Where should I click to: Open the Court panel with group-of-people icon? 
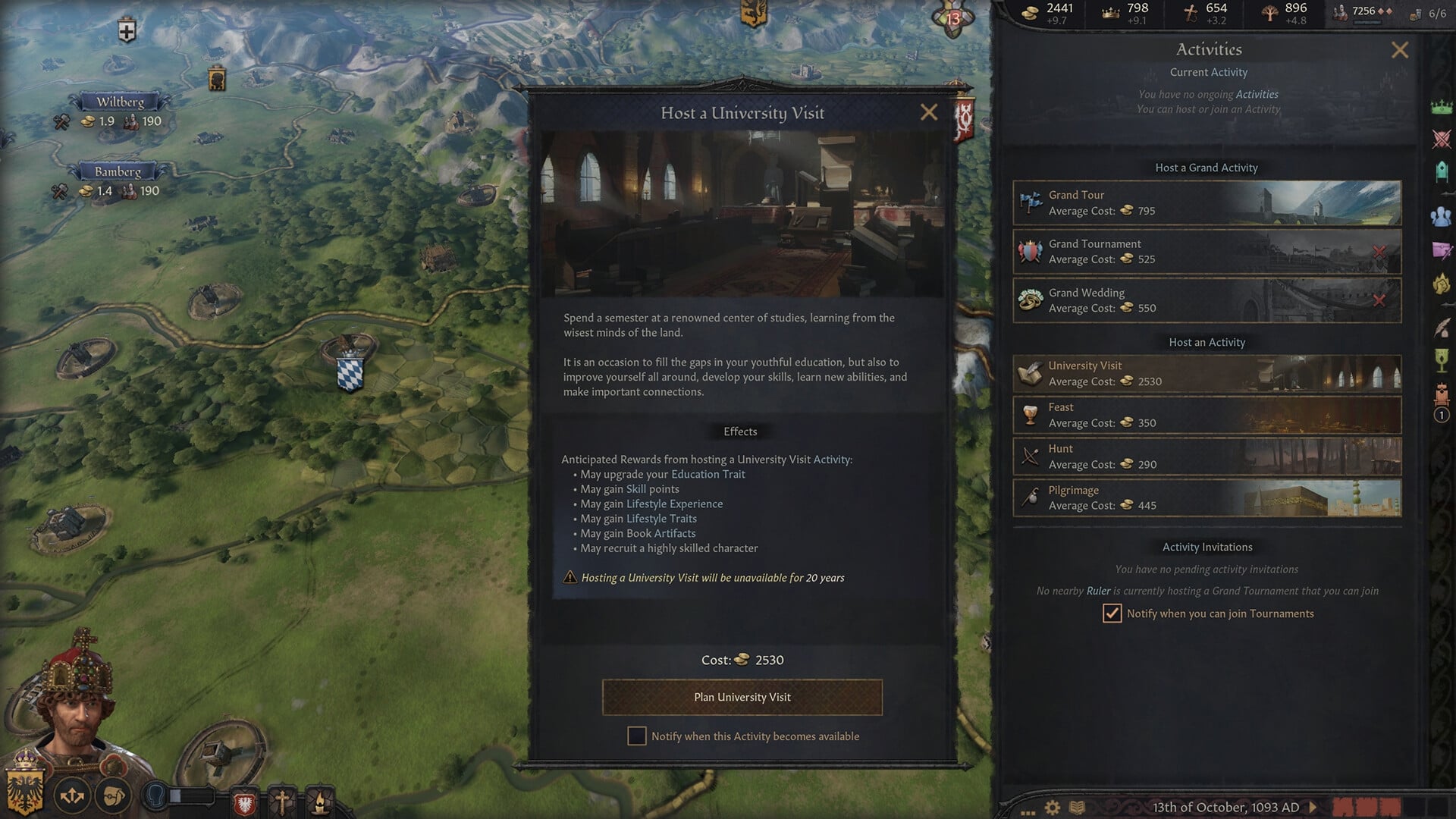click(x=1443, y=215)
